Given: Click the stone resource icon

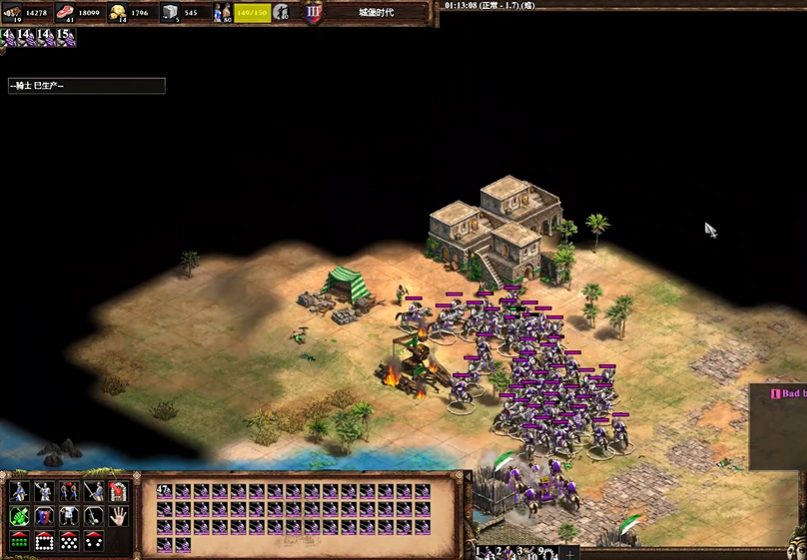Looking at the screenshot, I should tap(170, 13).
